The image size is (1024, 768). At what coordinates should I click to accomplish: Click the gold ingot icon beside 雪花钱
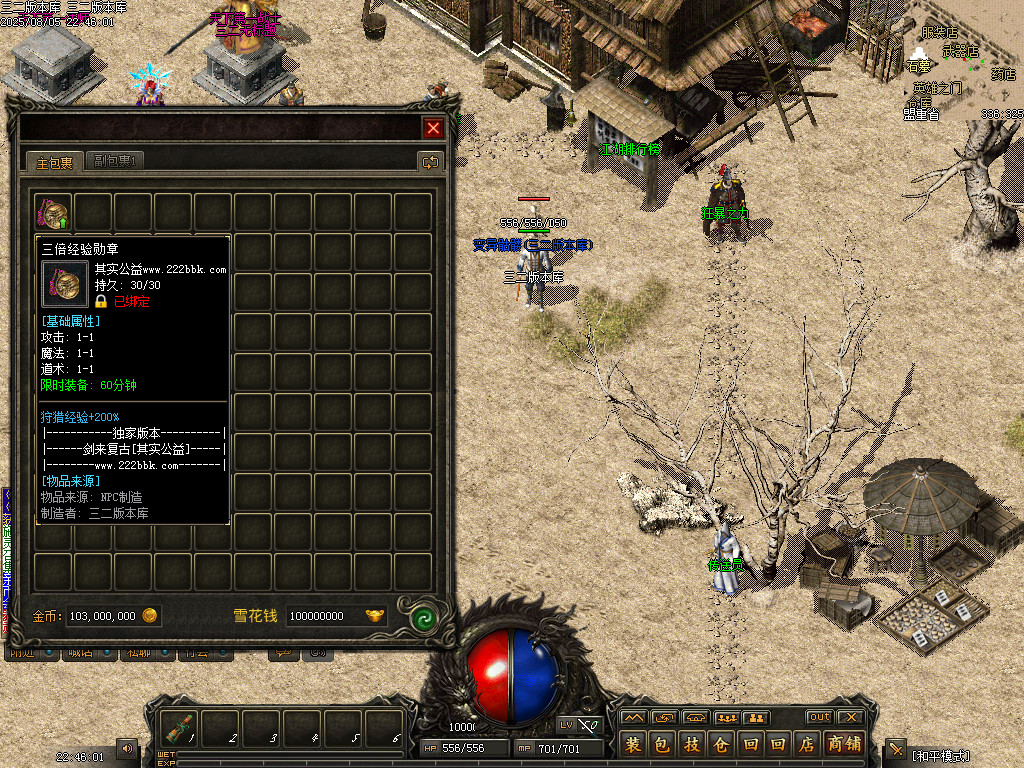[x=375, y=616]
